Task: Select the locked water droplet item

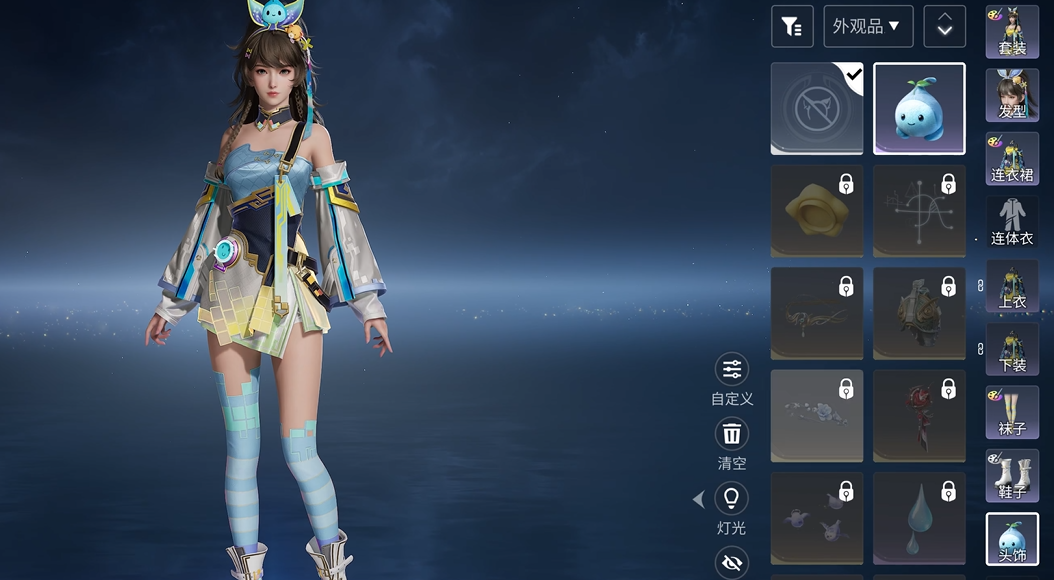Action: point(919,518)
